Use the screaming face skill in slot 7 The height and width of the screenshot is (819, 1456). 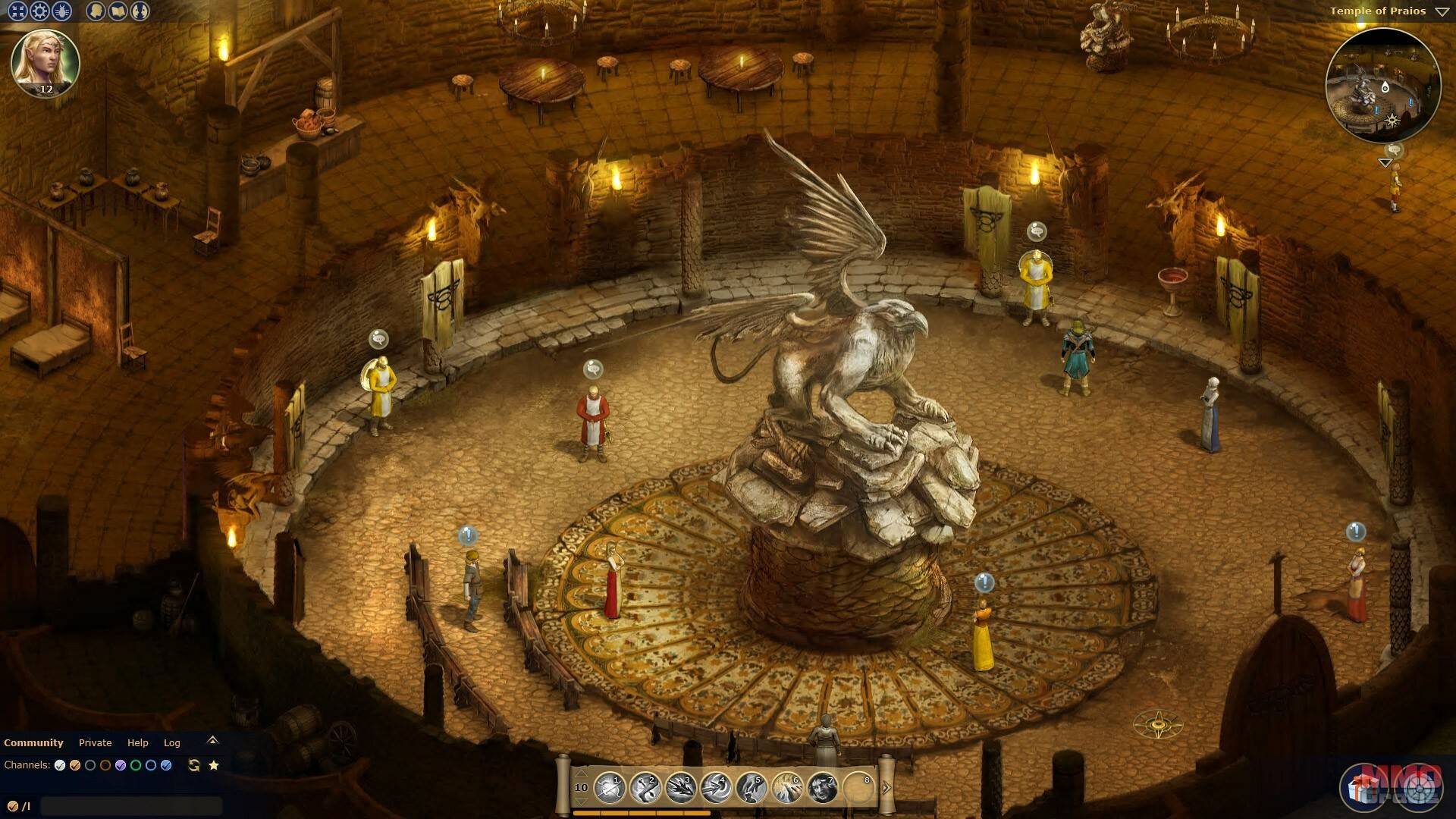click(x=823, y=788)
